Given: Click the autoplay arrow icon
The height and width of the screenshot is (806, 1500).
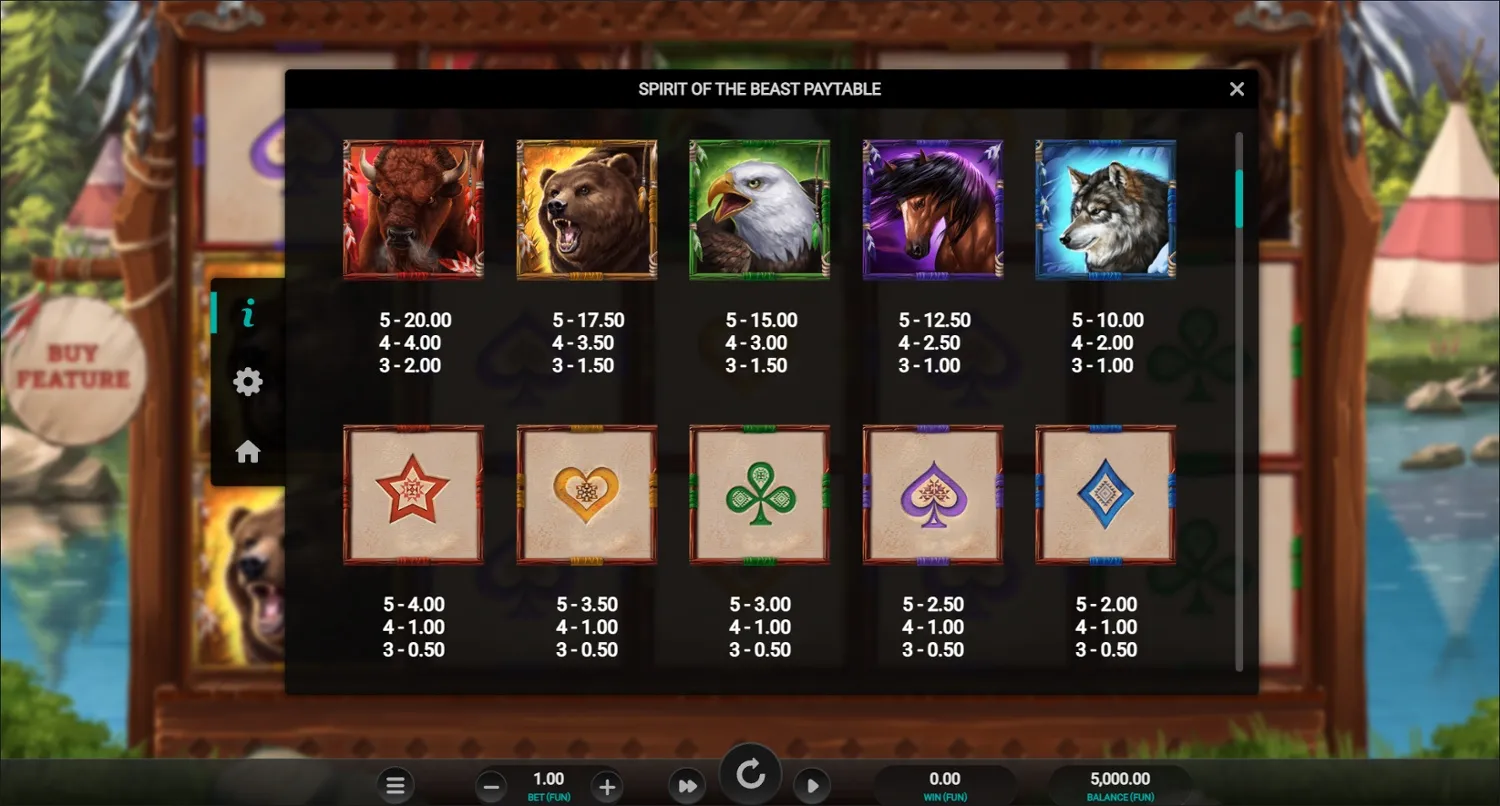Looking at the screenshot, I should (x=812, y=785).
